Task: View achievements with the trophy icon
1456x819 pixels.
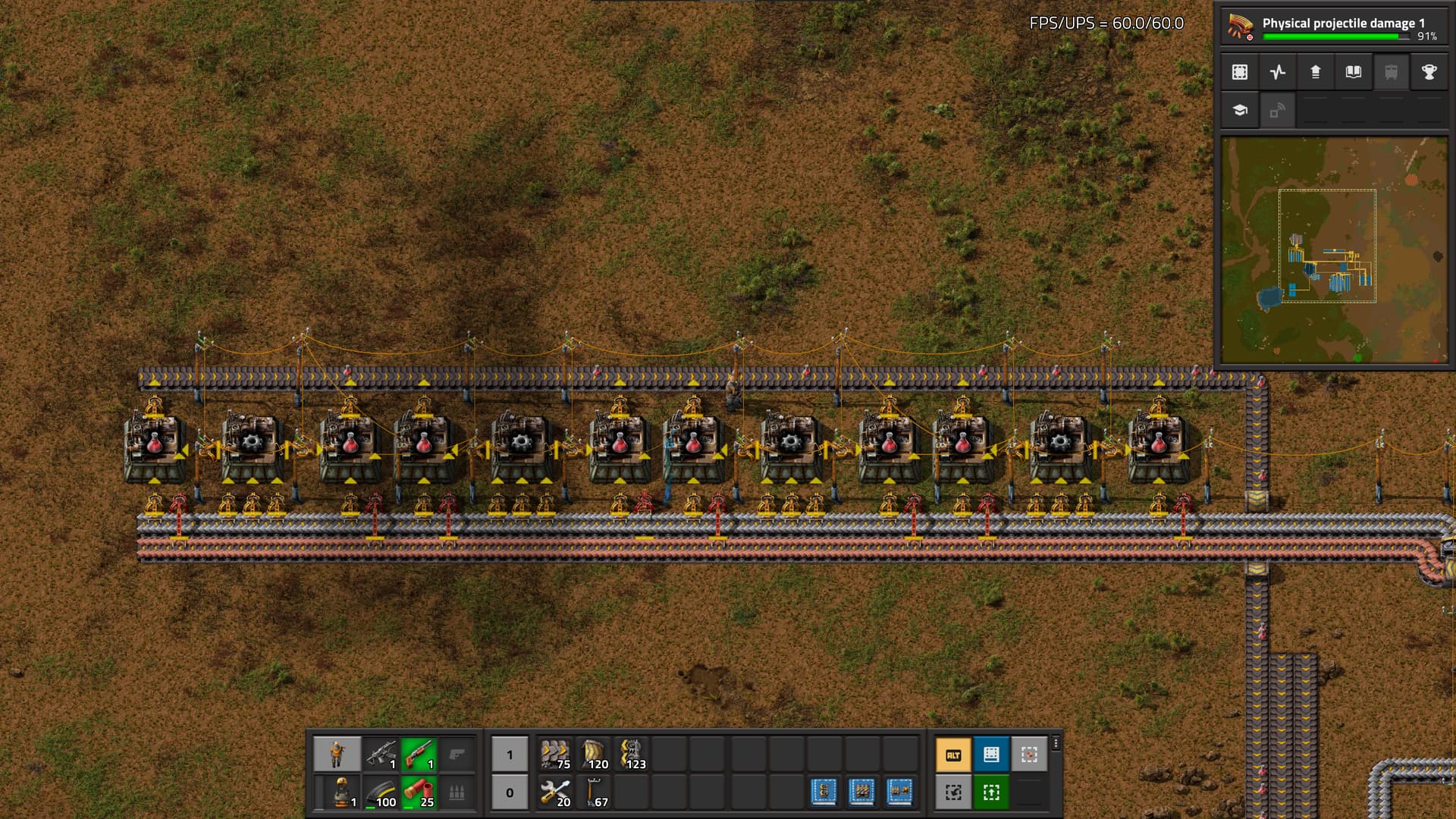Action: pyautogui.click(x=1429, y=72)
